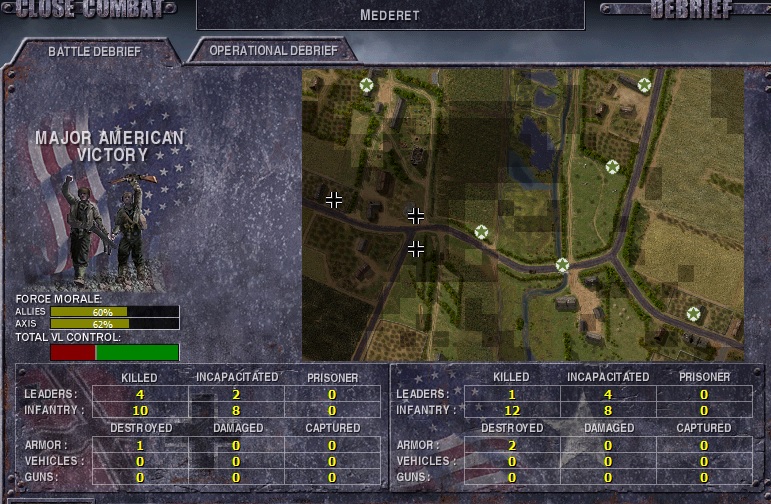Click the Mederet battlefield map overview
This screenshot has width=771, height=504.
(523, 214)
